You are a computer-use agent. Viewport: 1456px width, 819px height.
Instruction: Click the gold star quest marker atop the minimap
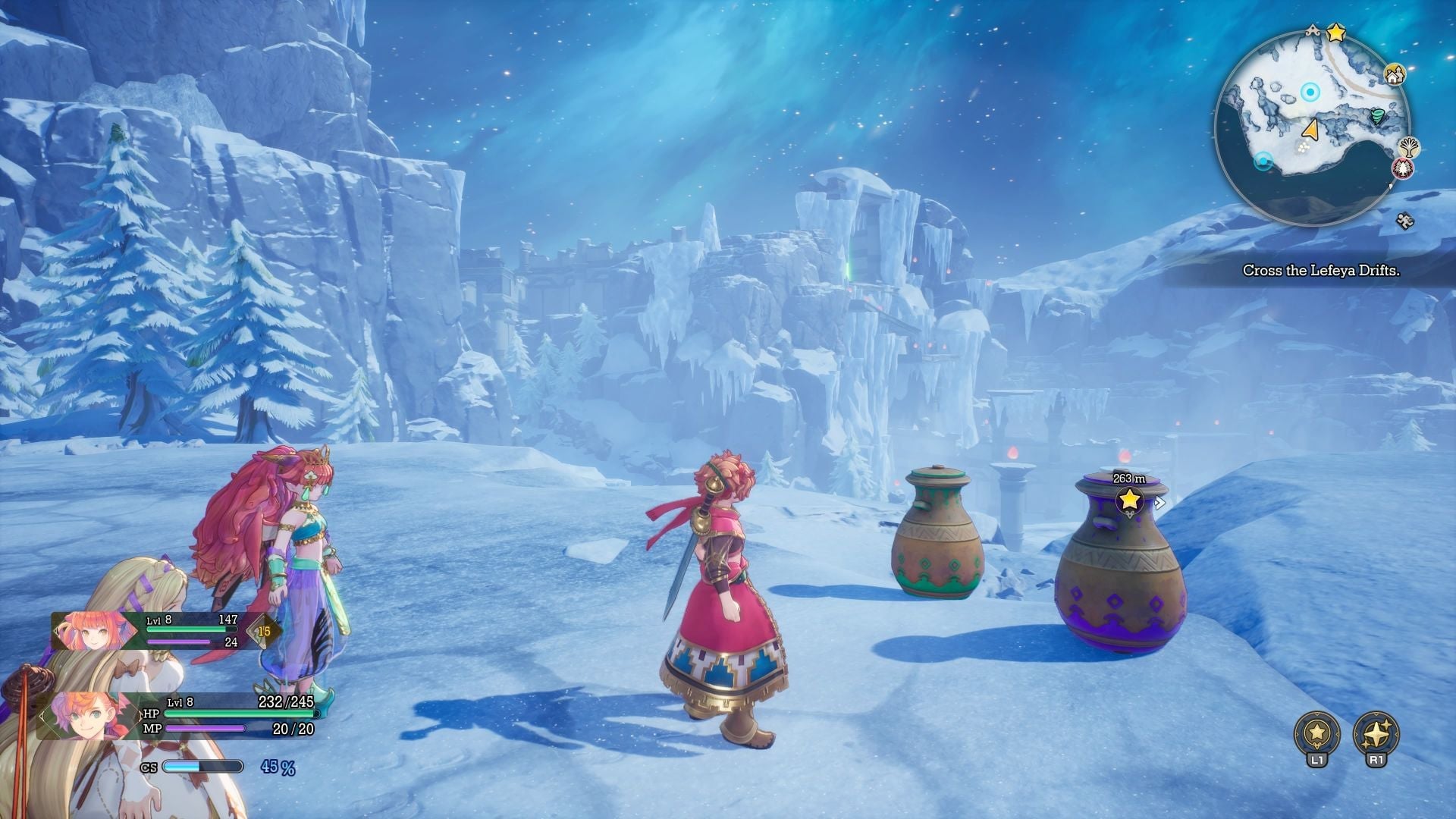point(1336,32)
